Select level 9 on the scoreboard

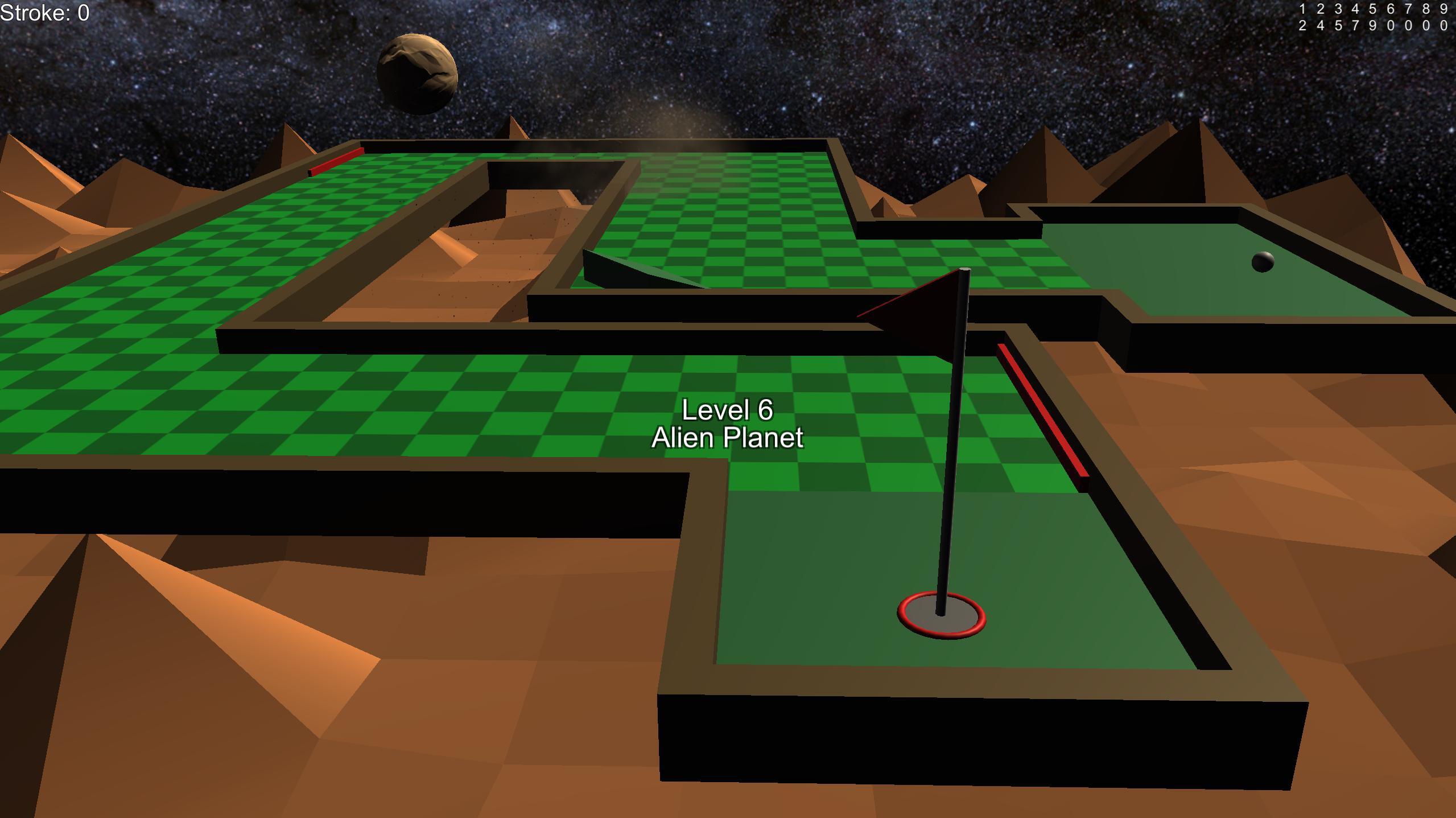[1444, 9]
